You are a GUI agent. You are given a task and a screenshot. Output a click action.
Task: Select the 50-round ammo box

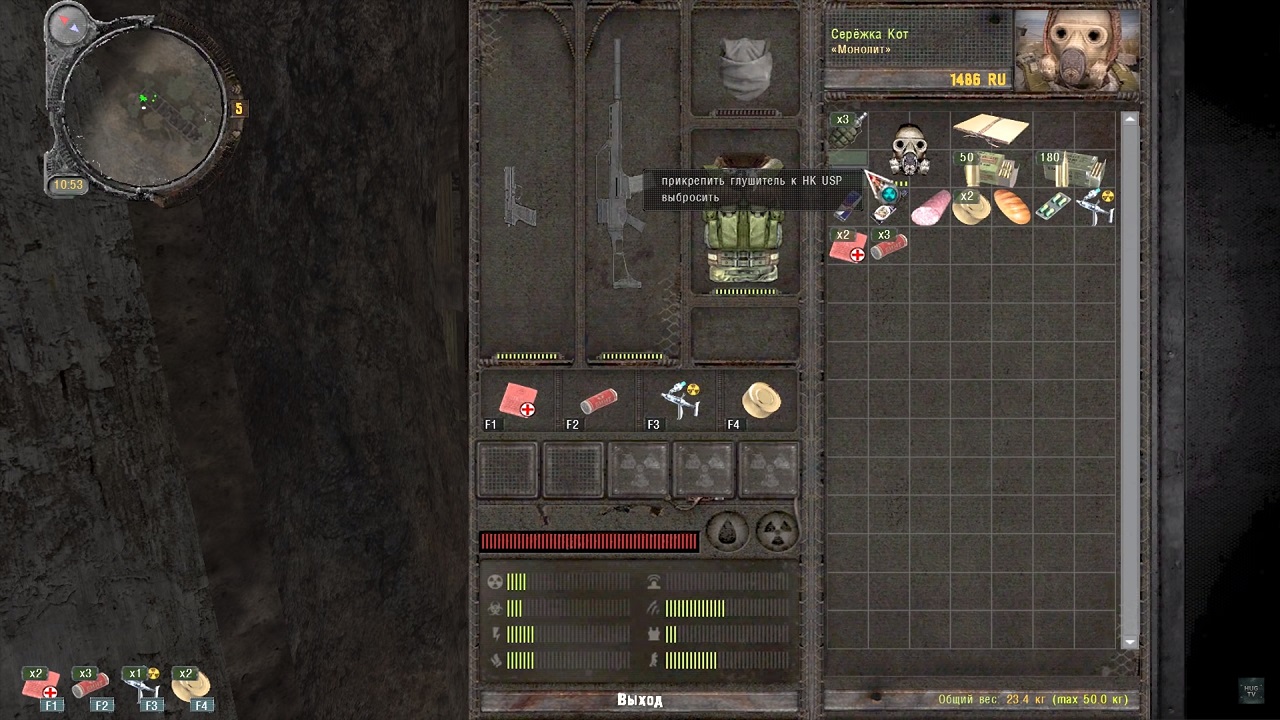click(x=991, y=168)
